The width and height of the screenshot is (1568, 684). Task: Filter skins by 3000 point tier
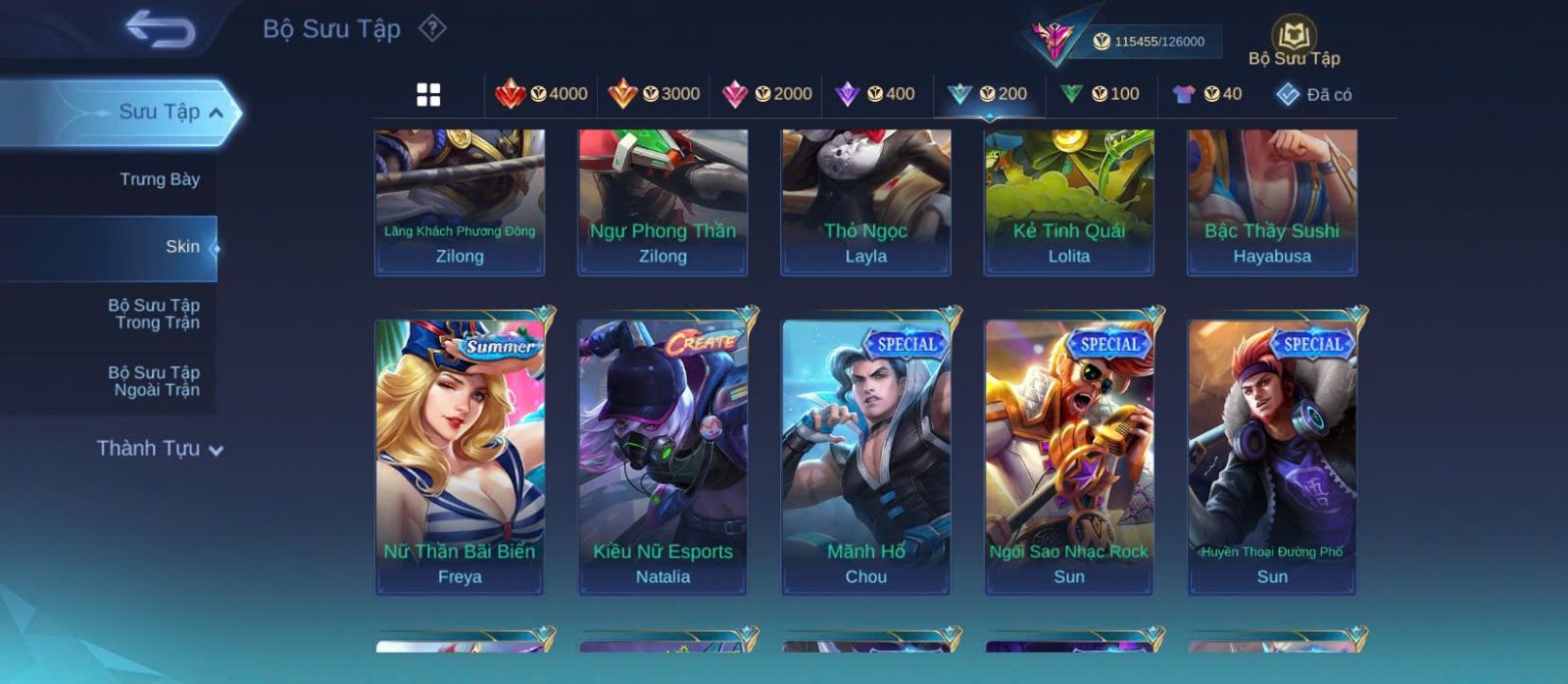point(655,94)
